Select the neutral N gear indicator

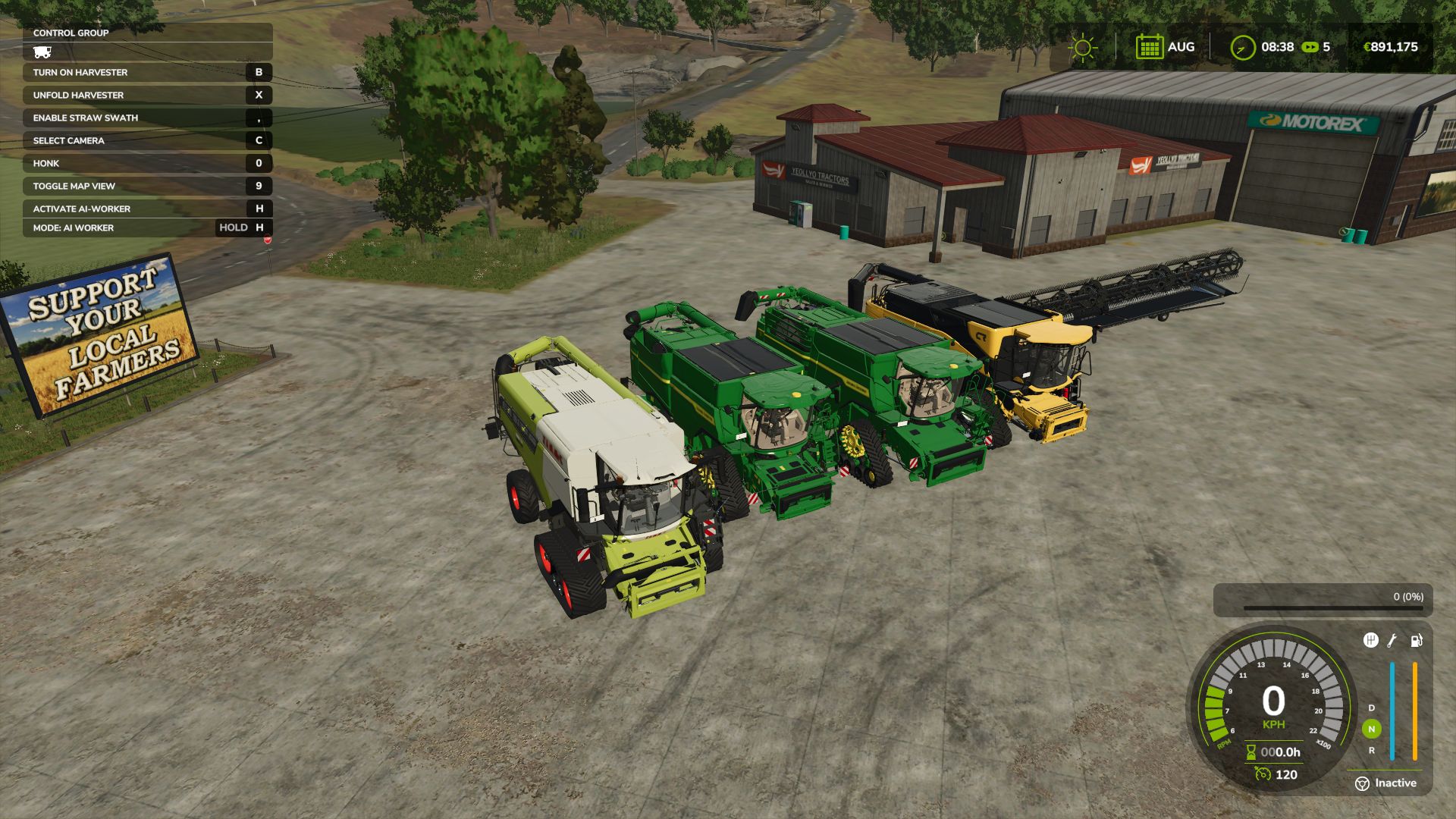tap(1371, 730)
